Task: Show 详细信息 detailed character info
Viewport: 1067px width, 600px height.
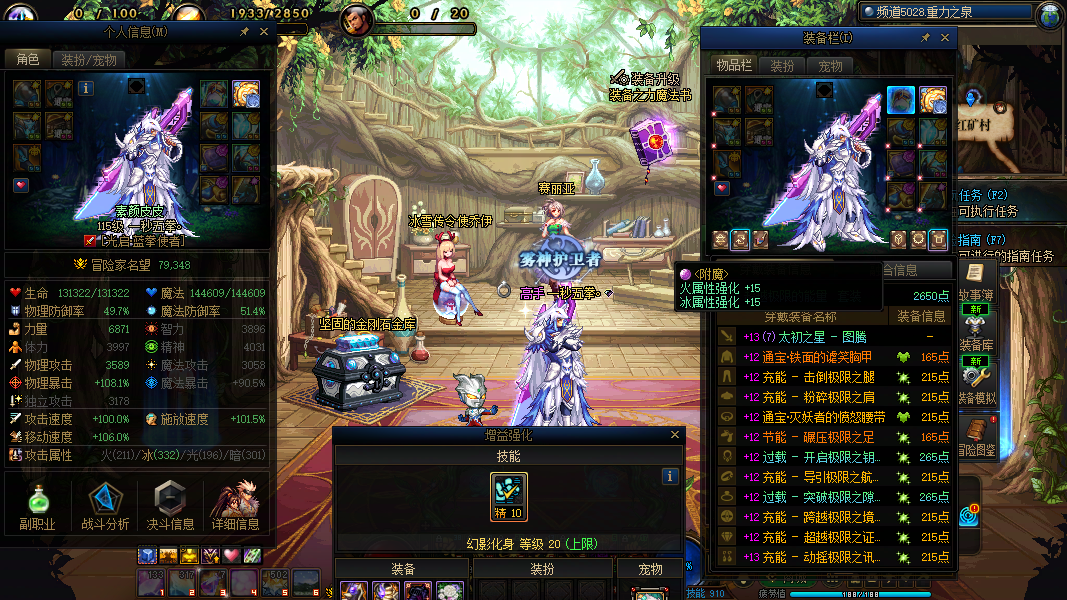Action: pos(236,507)
